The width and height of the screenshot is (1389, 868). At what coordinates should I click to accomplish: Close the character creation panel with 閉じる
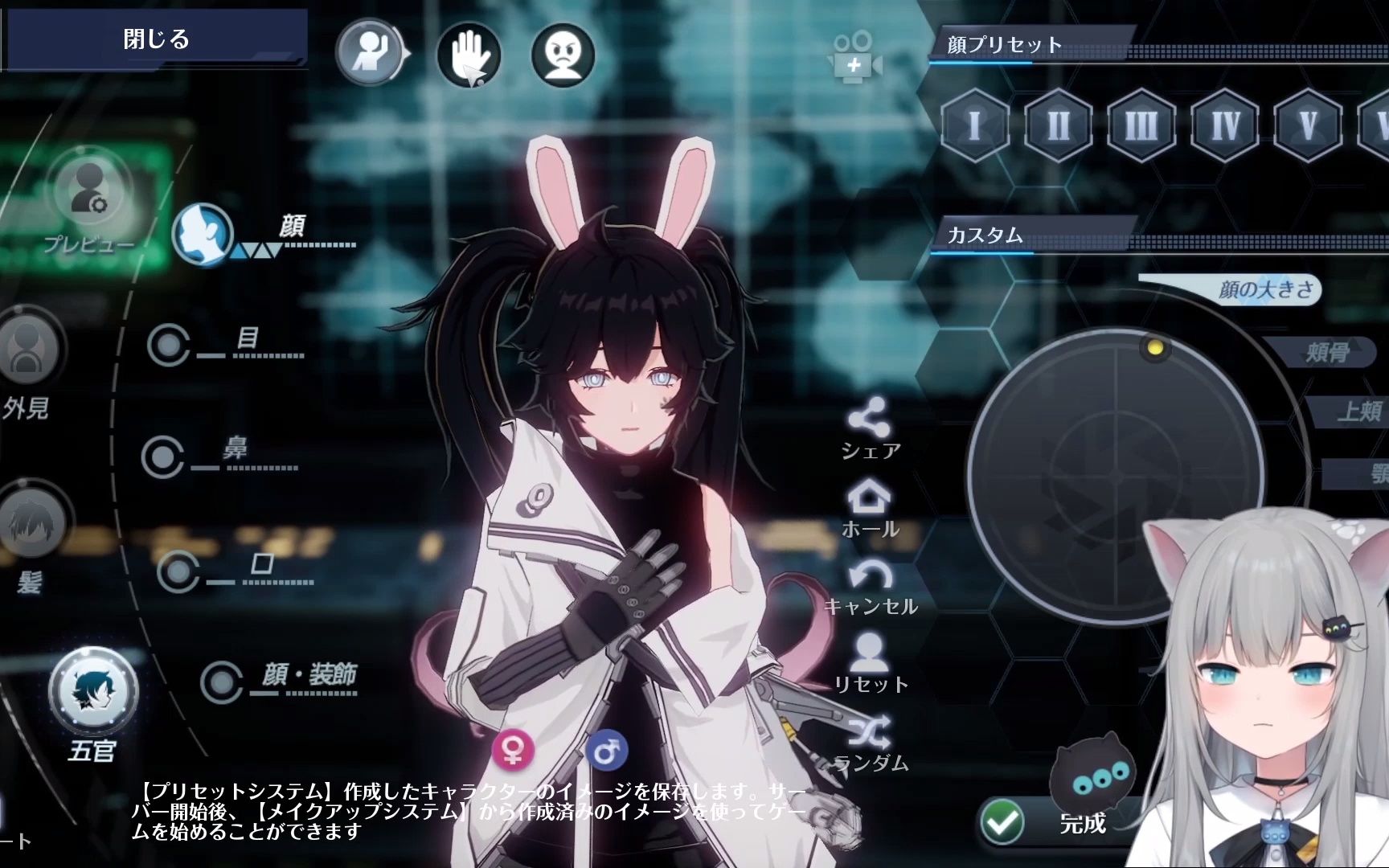[x=156, y=39]
